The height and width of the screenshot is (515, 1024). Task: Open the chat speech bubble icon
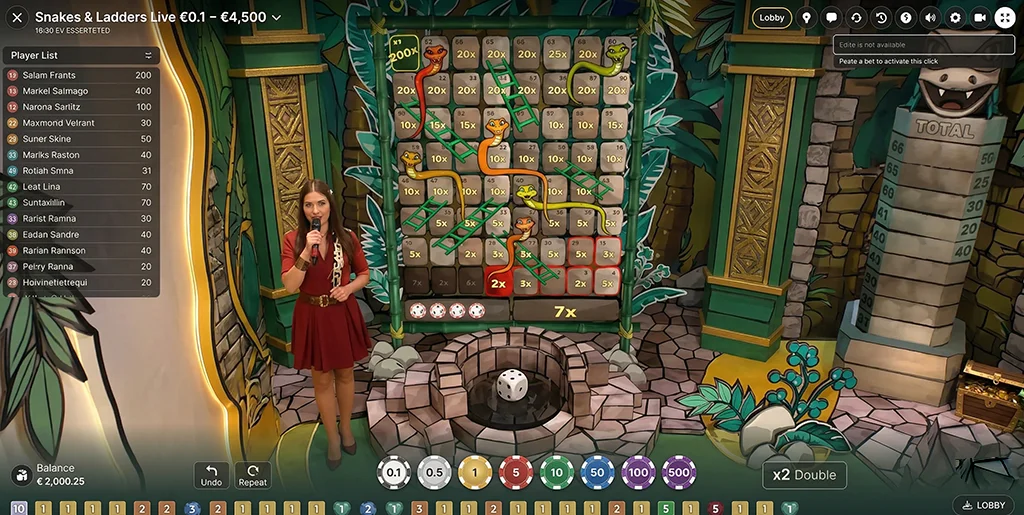831,17
